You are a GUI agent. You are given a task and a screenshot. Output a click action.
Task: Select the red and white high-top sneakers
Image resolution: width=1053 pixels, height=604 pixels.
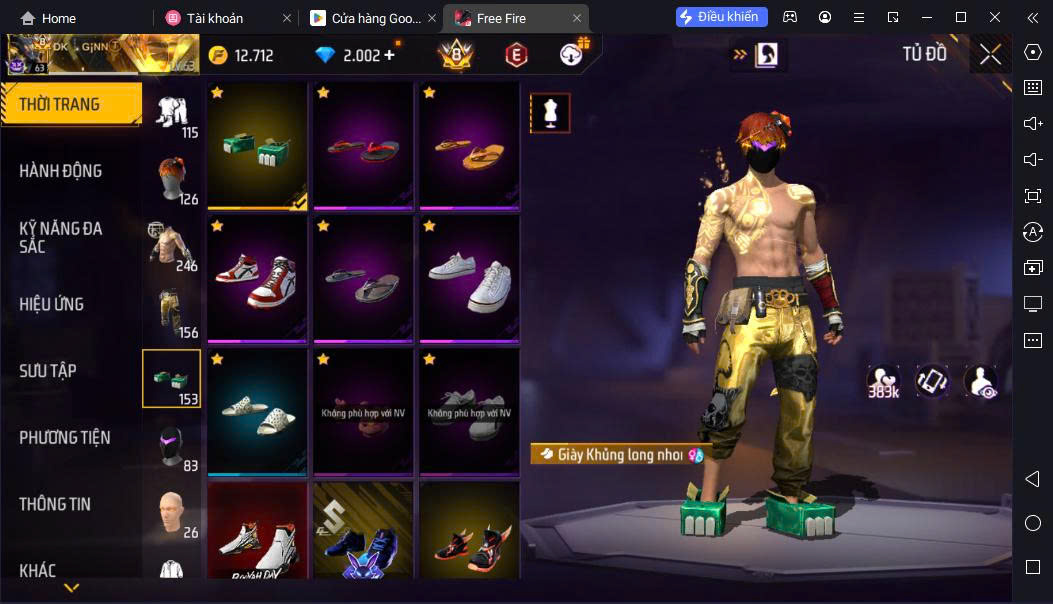pyautogui.click(x=258, y=278)
